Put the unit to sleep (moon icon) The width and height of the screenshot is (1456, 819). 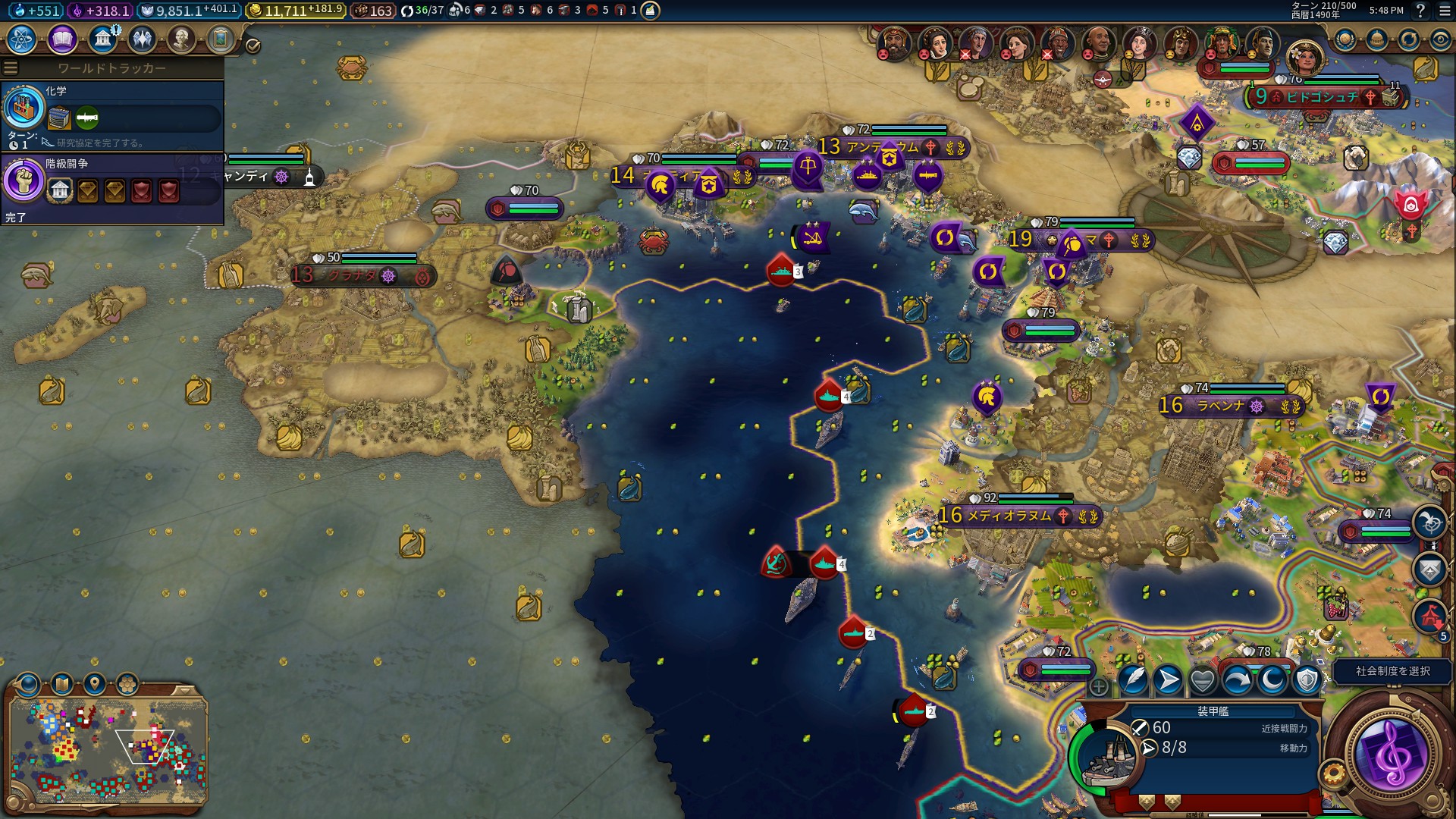tap(1272, 680)
